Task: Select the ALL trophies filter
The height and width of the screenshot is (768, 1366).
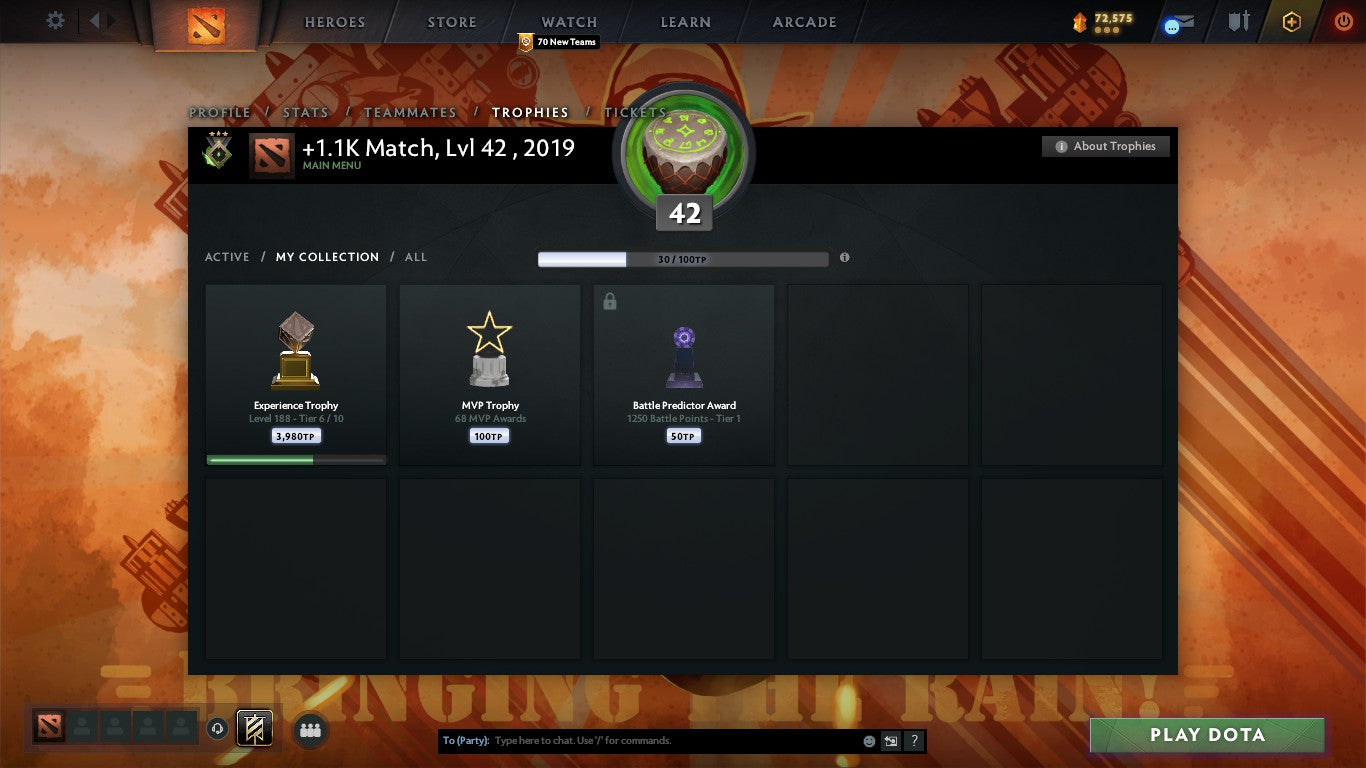Action: coord(415,257)
